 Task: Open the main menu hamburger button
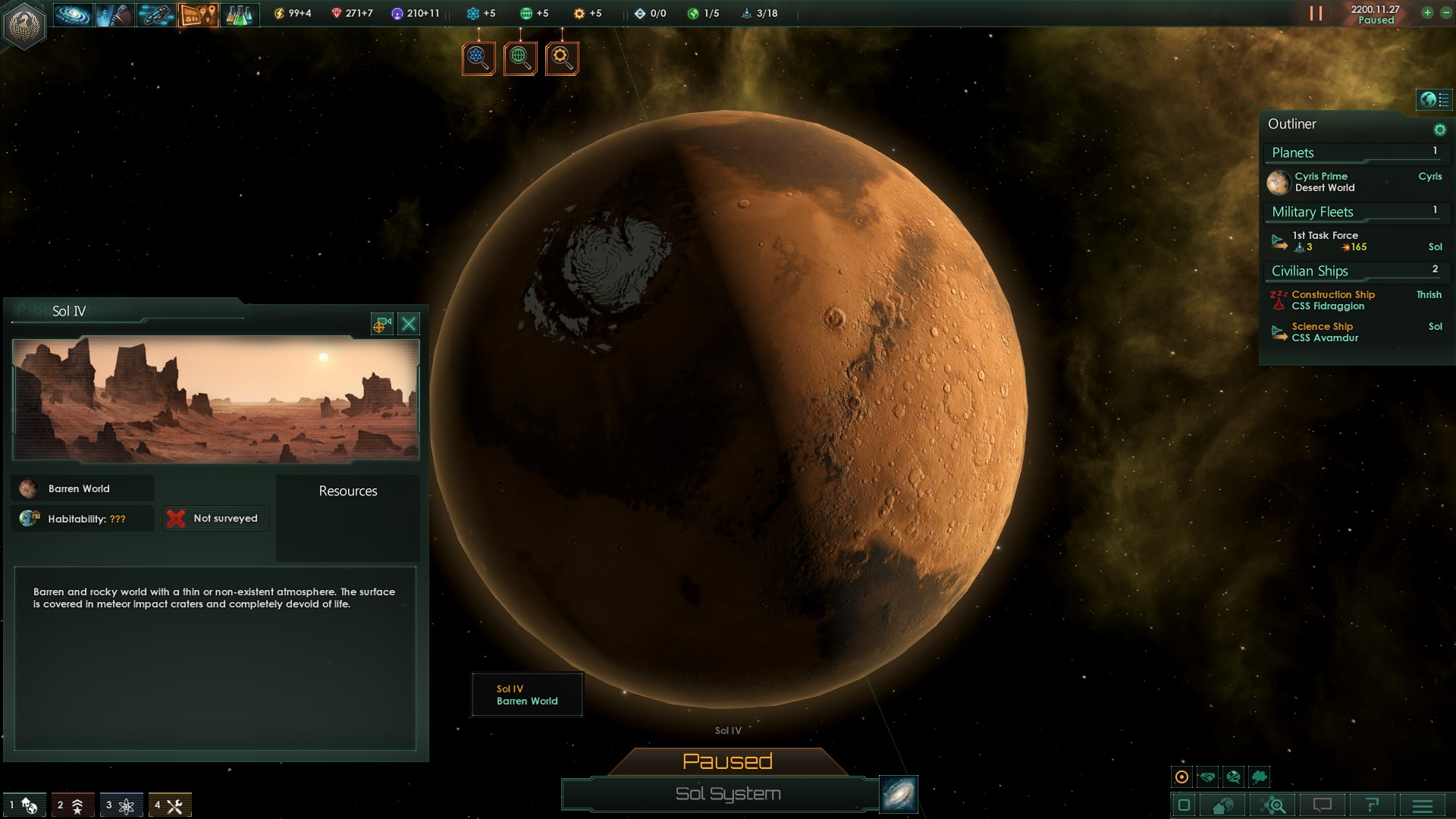(1423, 805)
